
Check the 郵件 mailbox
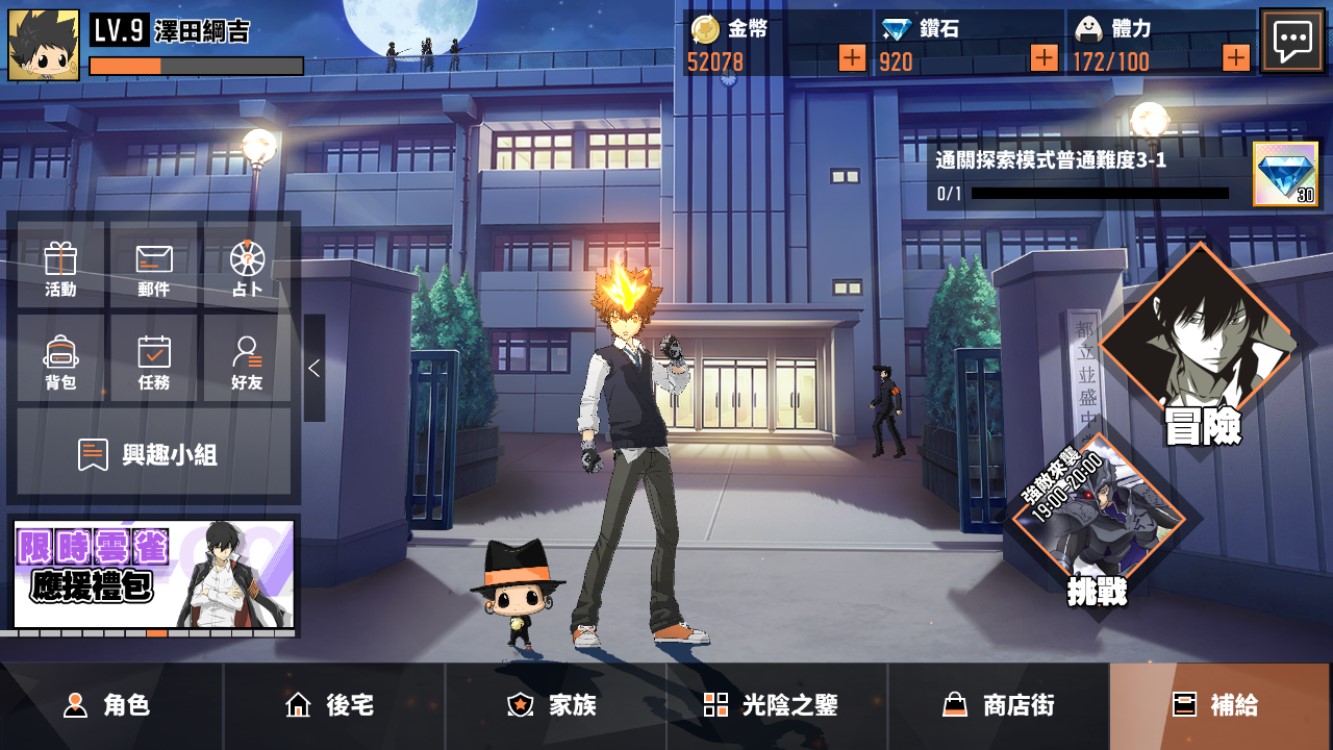153,268
